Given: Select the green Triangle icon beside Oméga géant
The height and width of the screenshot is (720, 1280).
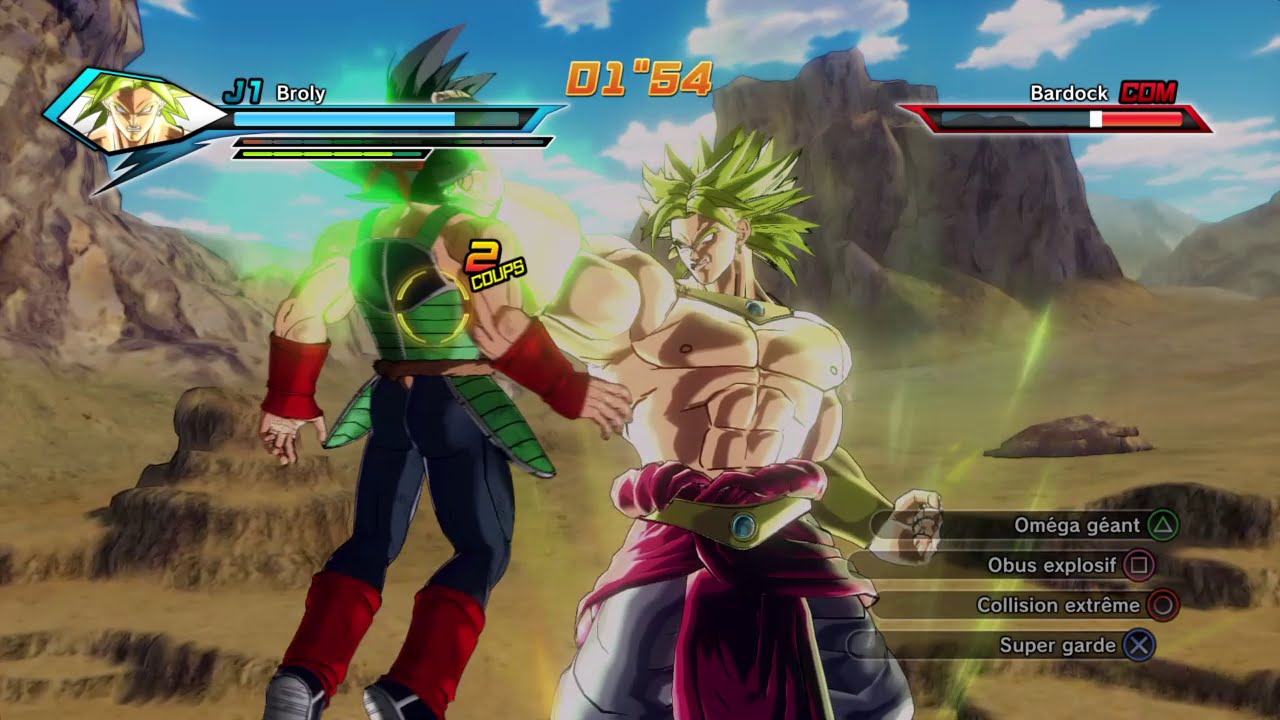Looking at the screenshot, I should point(1164,525).
